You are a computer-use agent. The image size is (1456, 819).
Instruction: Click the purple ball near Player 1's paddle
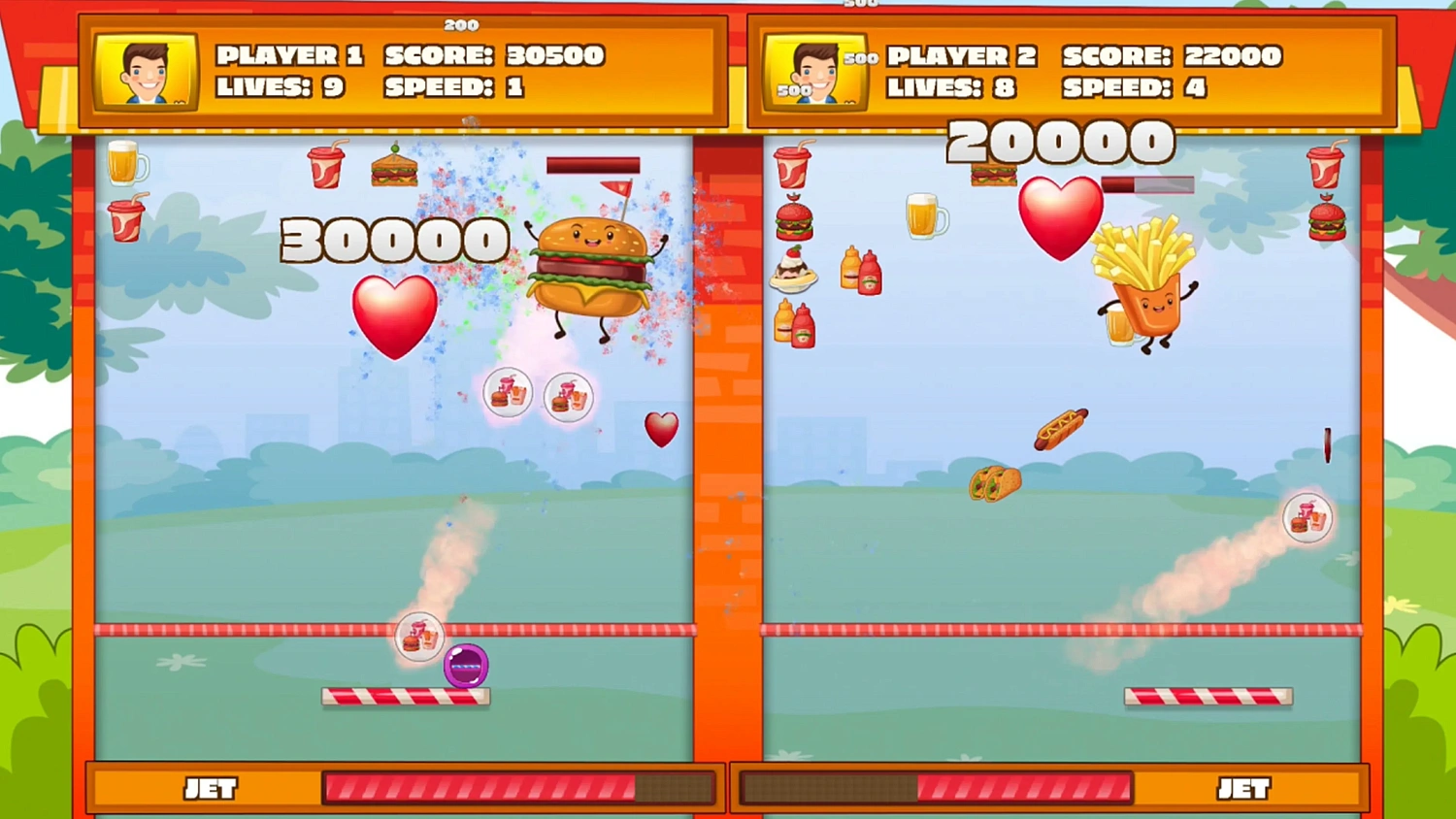[x=464, y=666]
